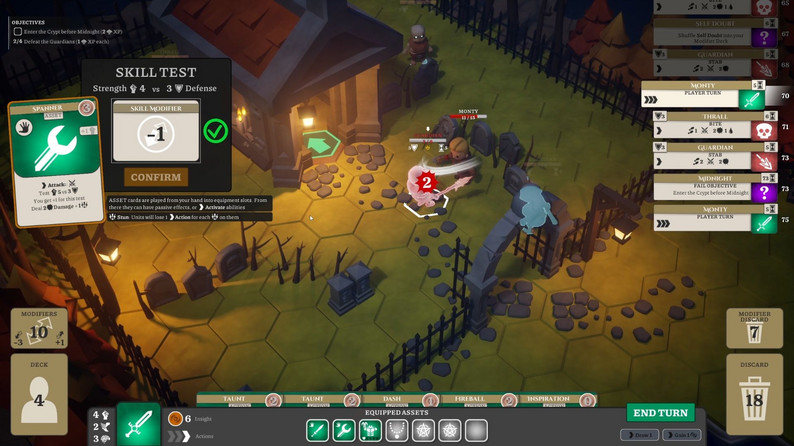Click the Draw 1 button
Viewport: 794px width, 446px height.
640,435
